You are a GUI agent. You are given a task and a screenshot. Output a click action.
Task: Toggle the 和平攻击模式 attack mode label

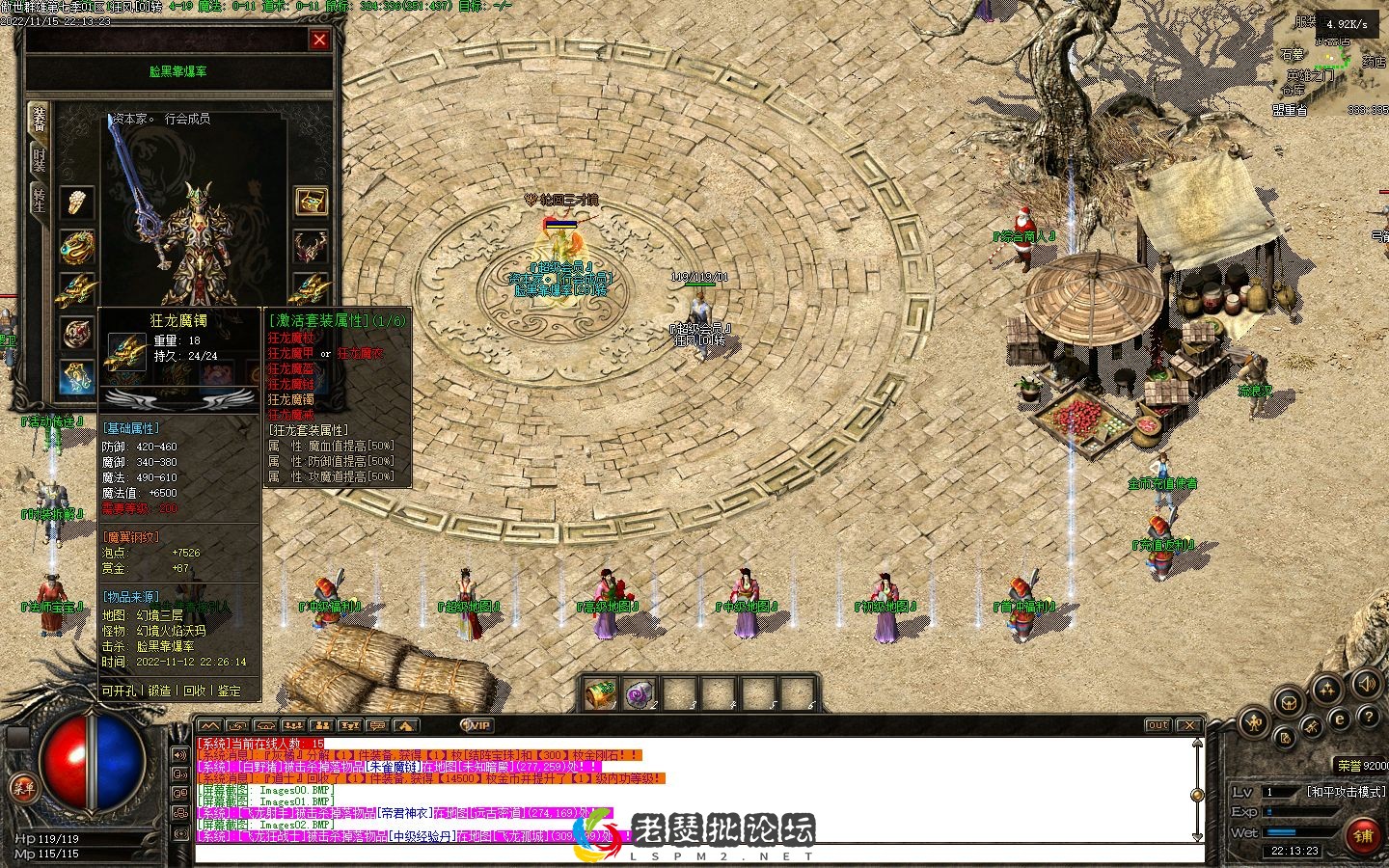[1344, 792]
